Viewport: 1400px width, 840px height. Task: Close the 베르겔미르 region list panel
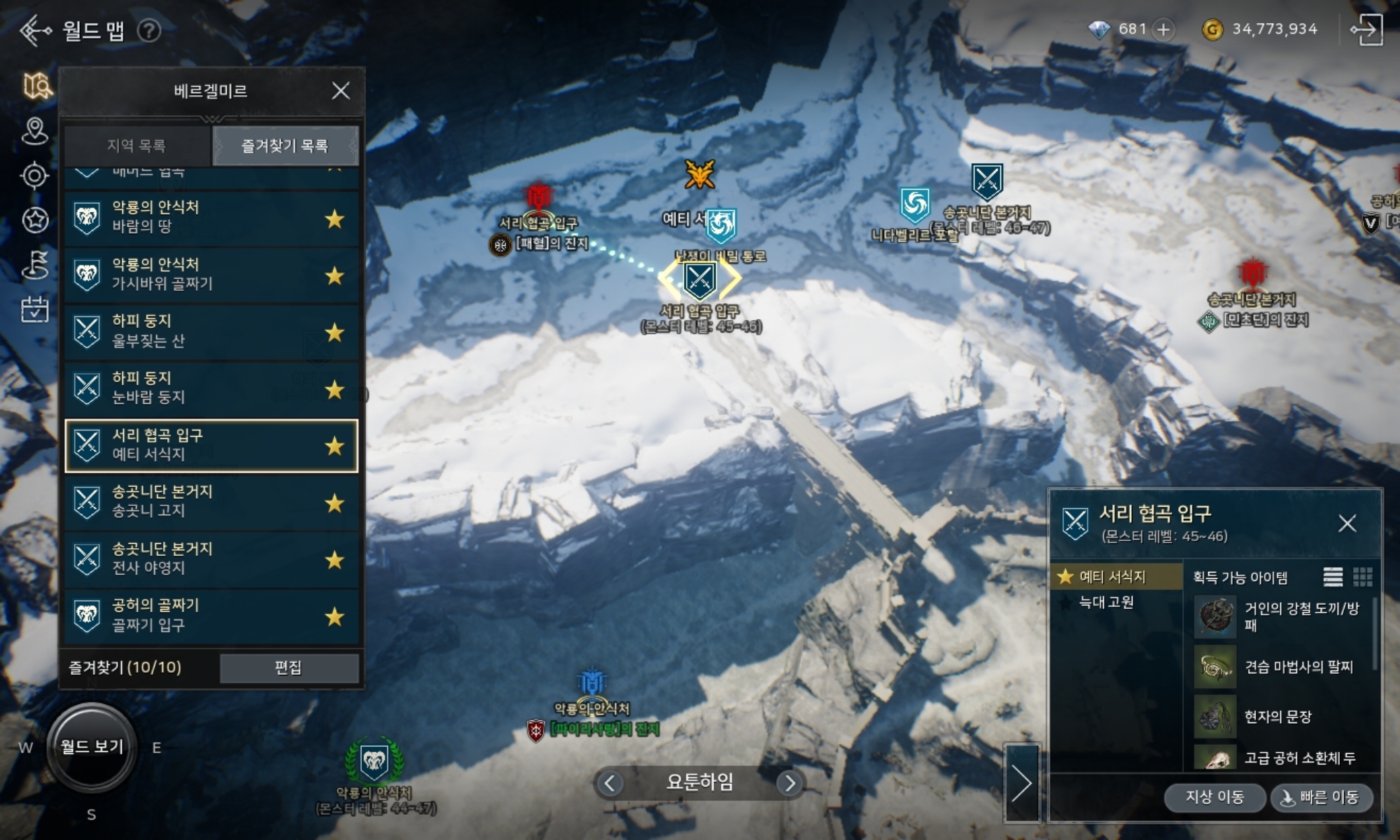pos(340,91)
